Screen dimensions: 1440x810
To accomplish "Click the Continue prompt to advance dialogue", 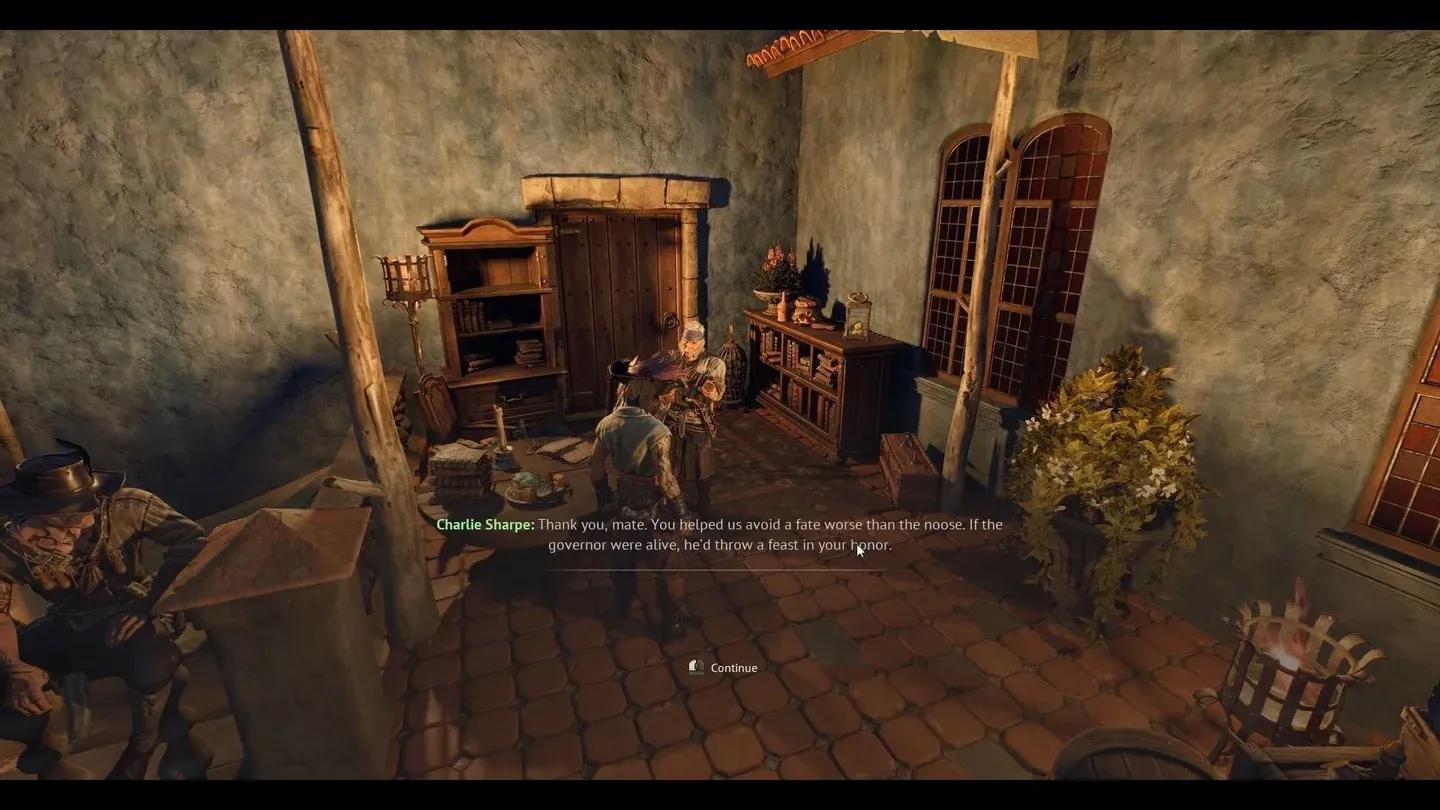I will [x=732, y=667].
